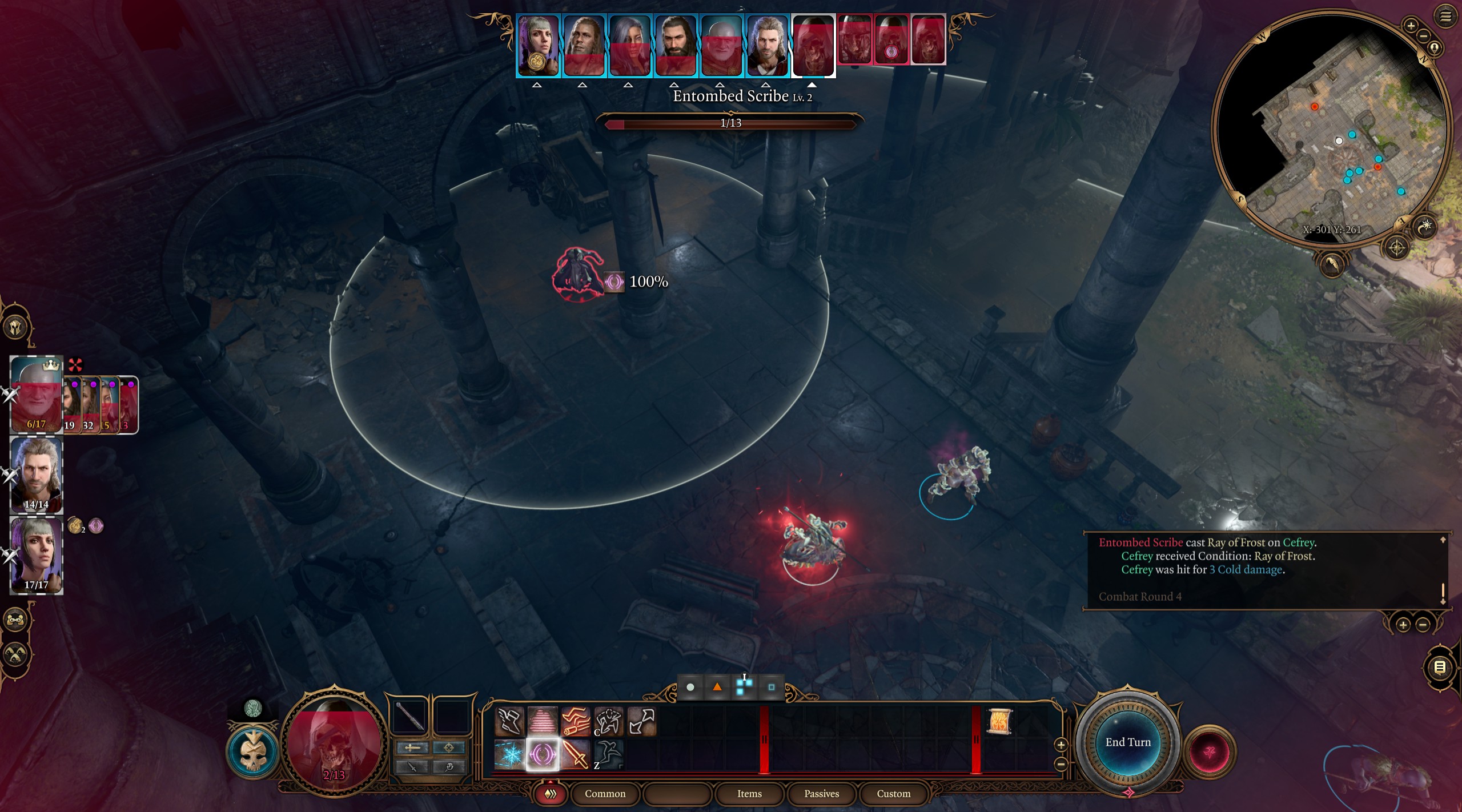This screenshot has height=812, width=1462.
Task: Expand the combat log with plus button
Action: [1403, 625]
